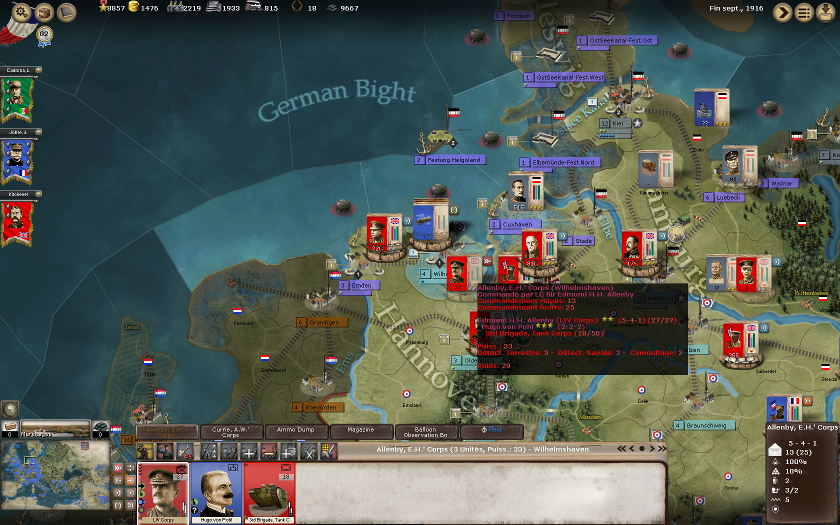The height and width of the screenshot is (525, 840).
Task: Select the Allenby LIV Corps unit card
Action: click(x=162, y=492)
